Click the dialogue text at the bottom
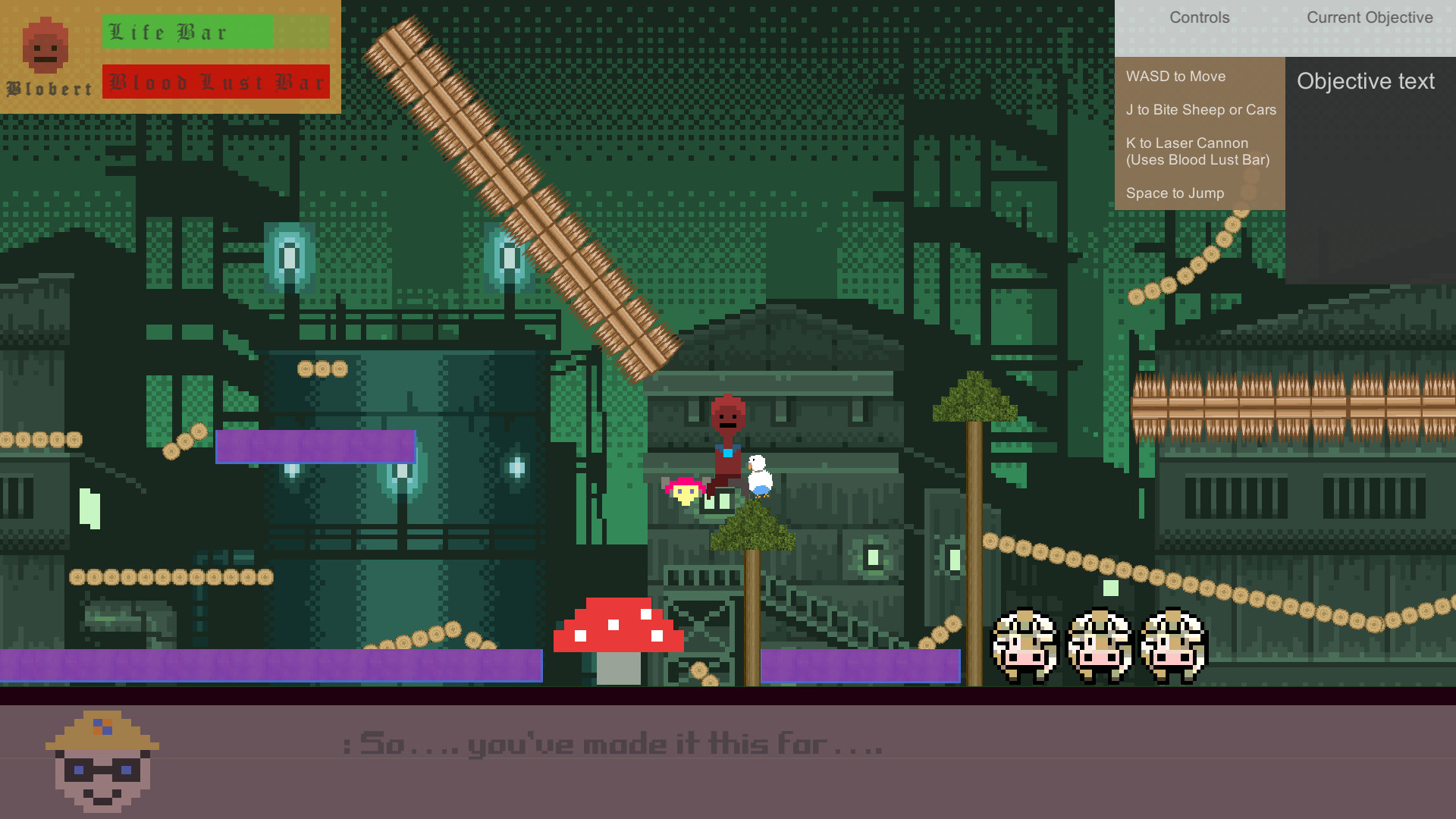The image size is (1456, 819). [614, 744]
